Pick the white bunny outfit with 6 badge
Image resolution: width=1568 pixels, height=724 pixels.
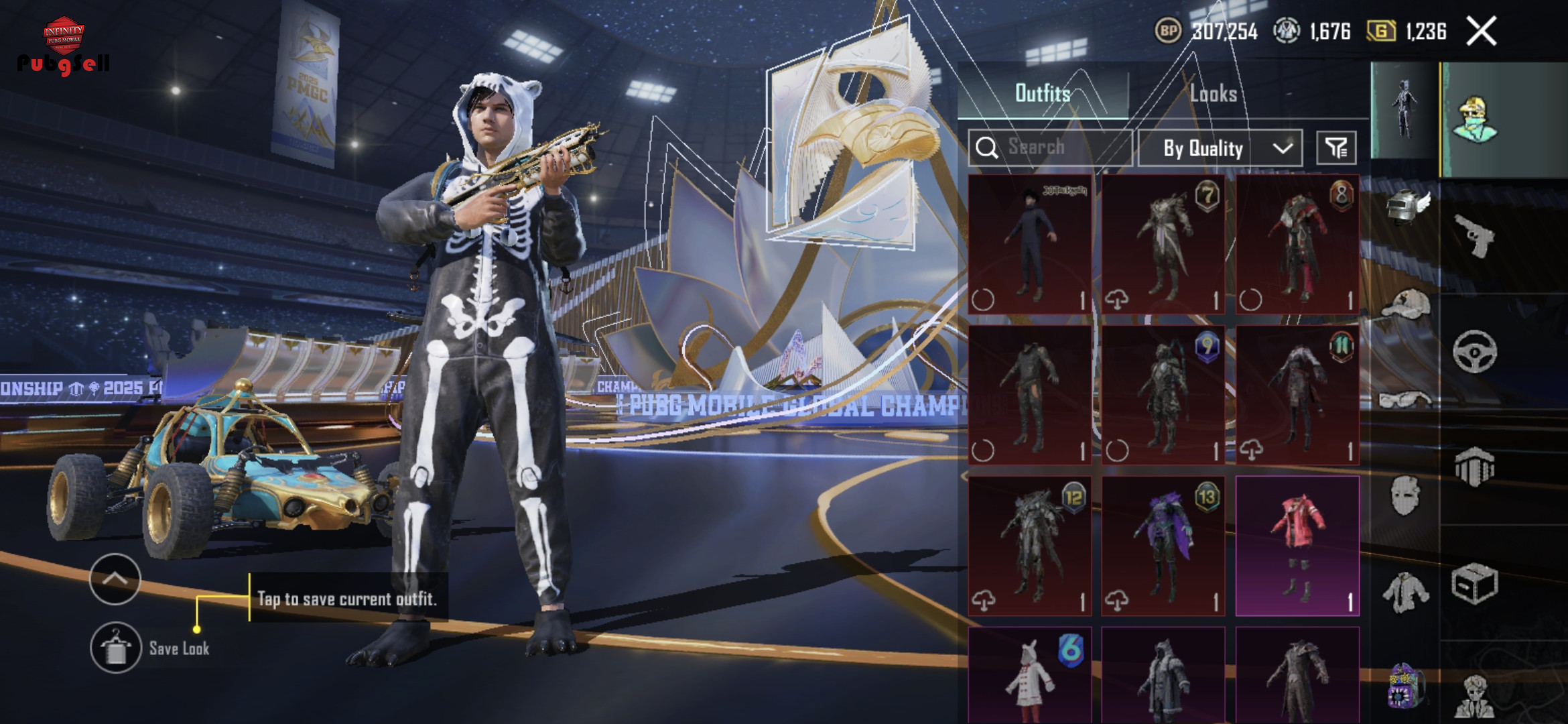1030,676
